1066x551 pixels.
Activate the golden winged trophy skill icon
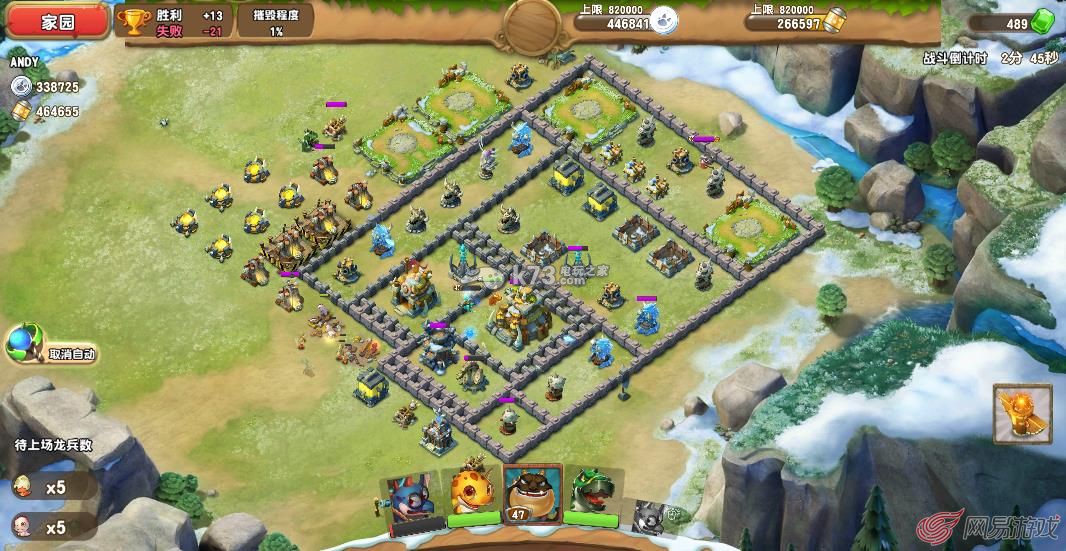pos(1022,414)
